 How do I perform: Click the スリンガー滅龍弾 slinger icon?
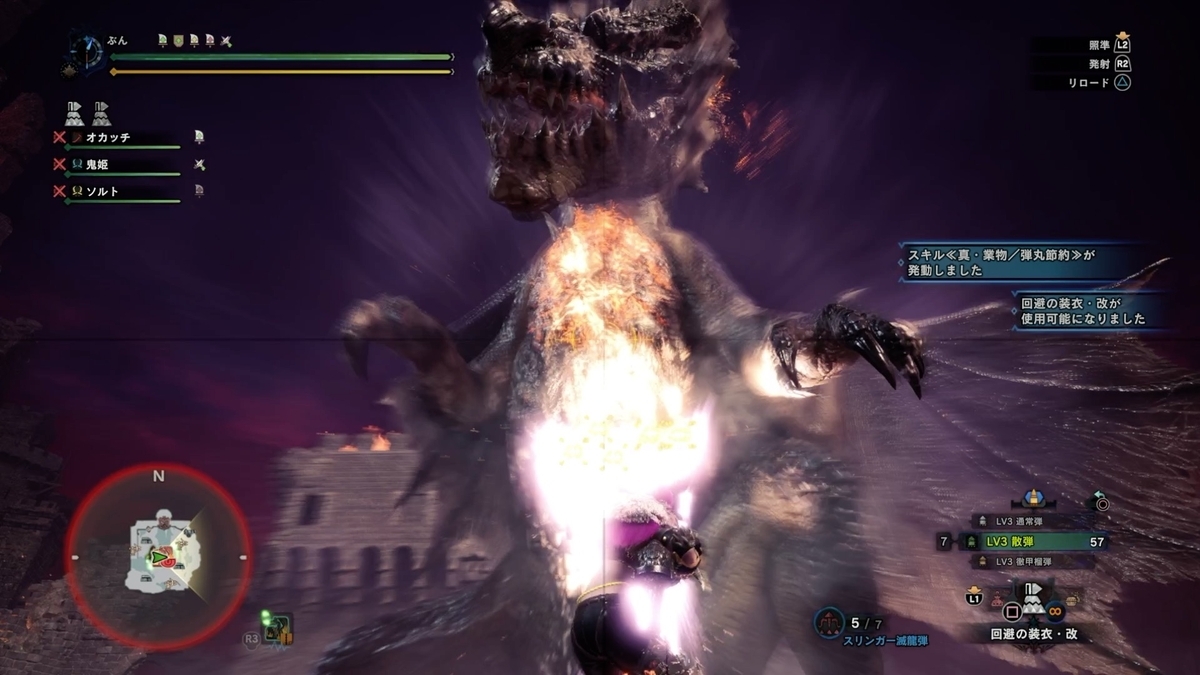point(828,622)
